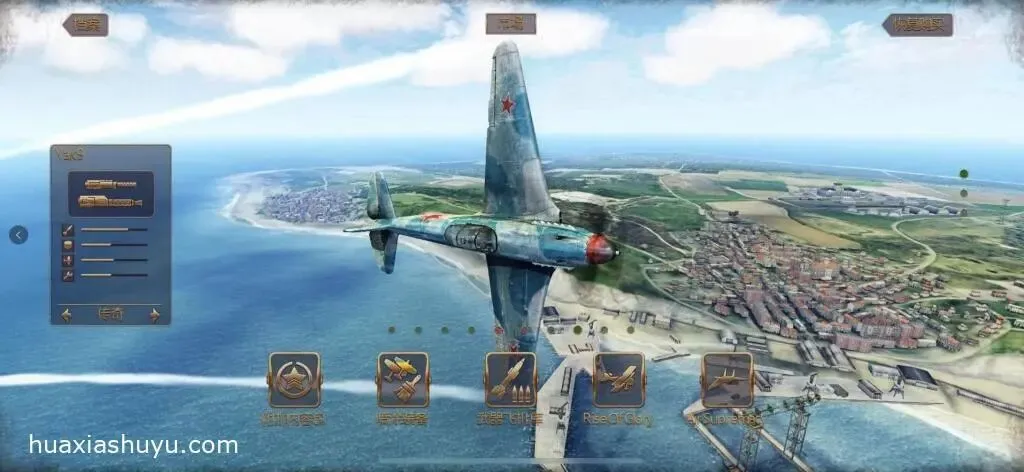Go to next option with the panel's right arrow
1024x472 pixels.
(x=154, y=315)
